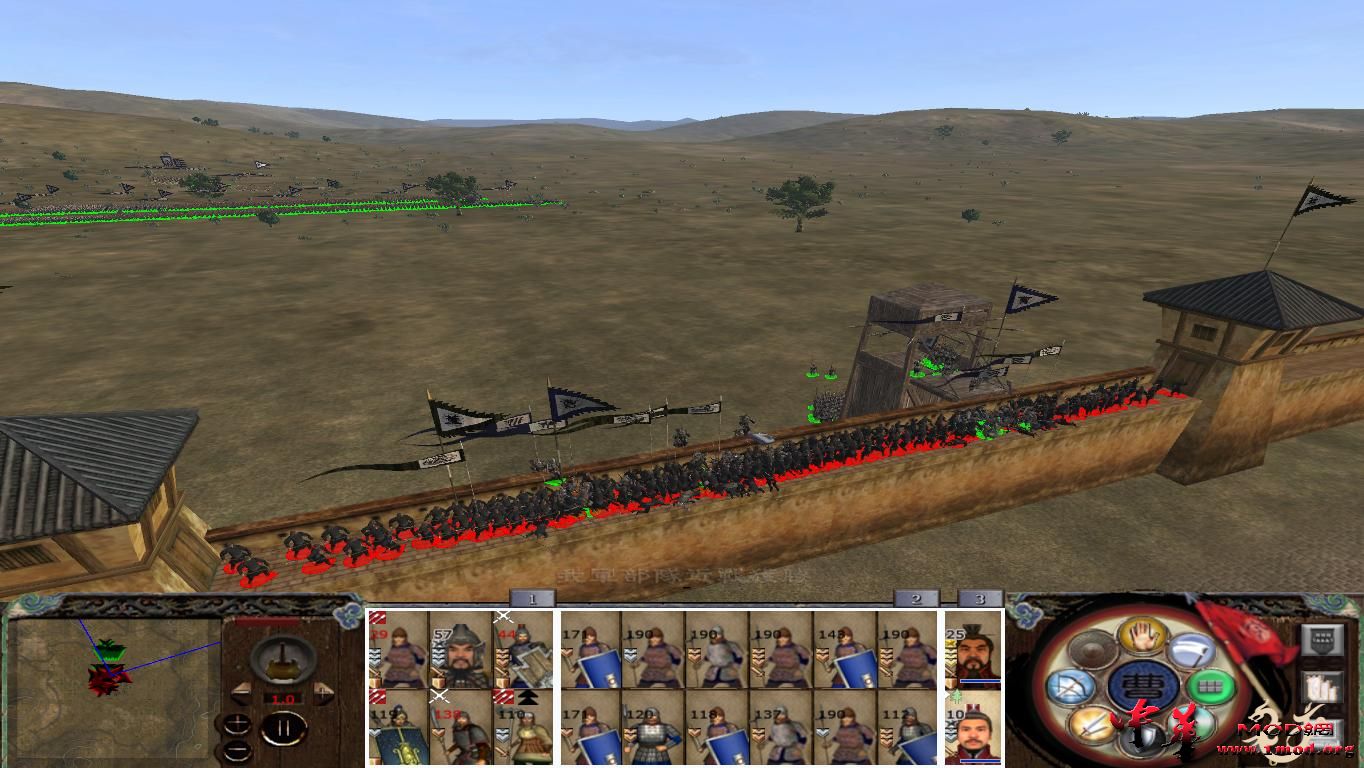Decrease battle speed with the left arrow
The height and width of the screenshot is (768, 1364).
[x=243, y=693]
